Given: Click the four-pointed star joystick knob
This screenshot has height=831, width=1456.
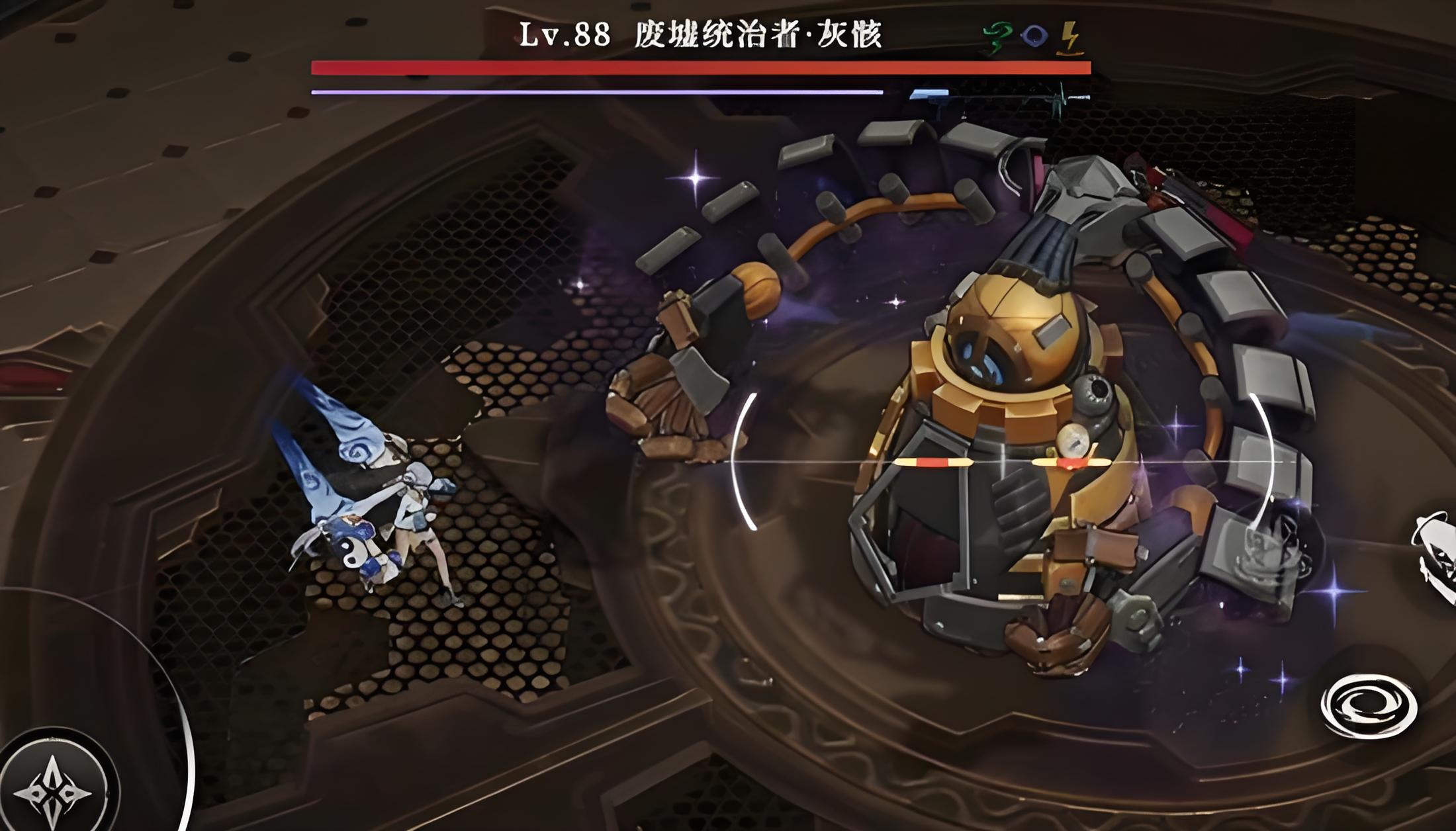Looking at the screenshot, I should 53,787.
